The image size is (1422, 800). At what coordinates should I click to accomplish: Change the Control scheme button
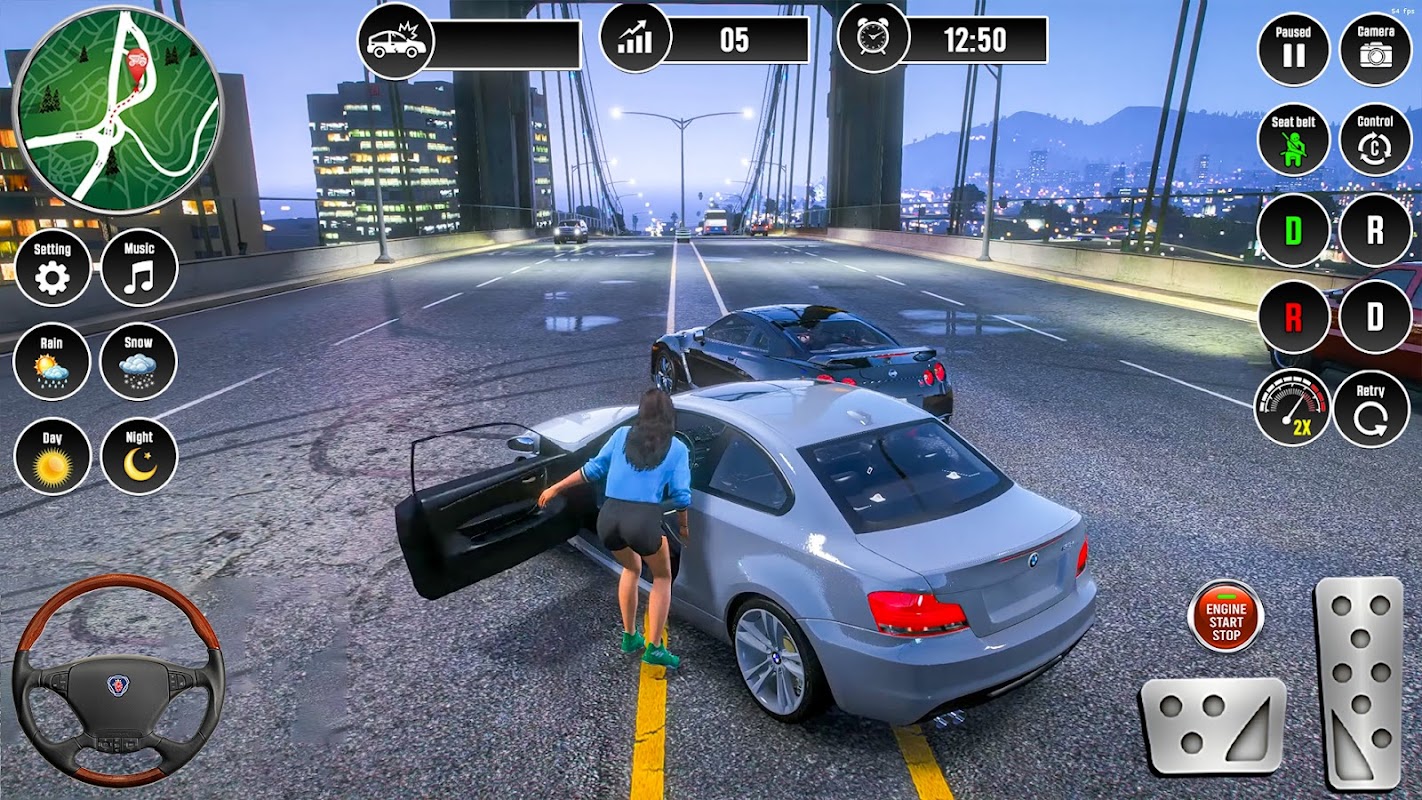(x=1375, y=140)
